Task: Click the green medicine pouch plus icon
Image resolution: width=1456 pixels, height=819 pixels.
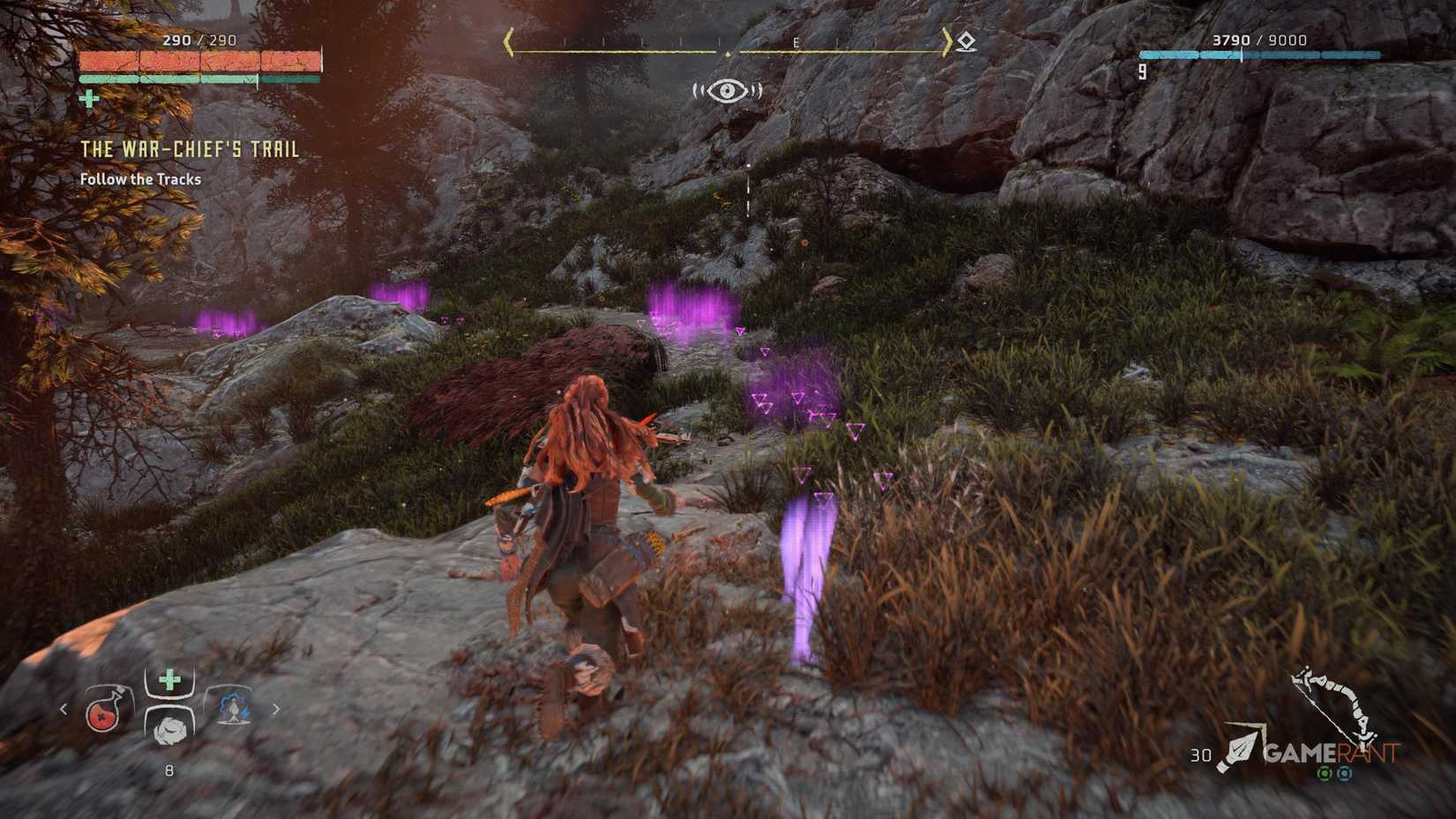Action: pyautogui.click(x=170, y=679)
